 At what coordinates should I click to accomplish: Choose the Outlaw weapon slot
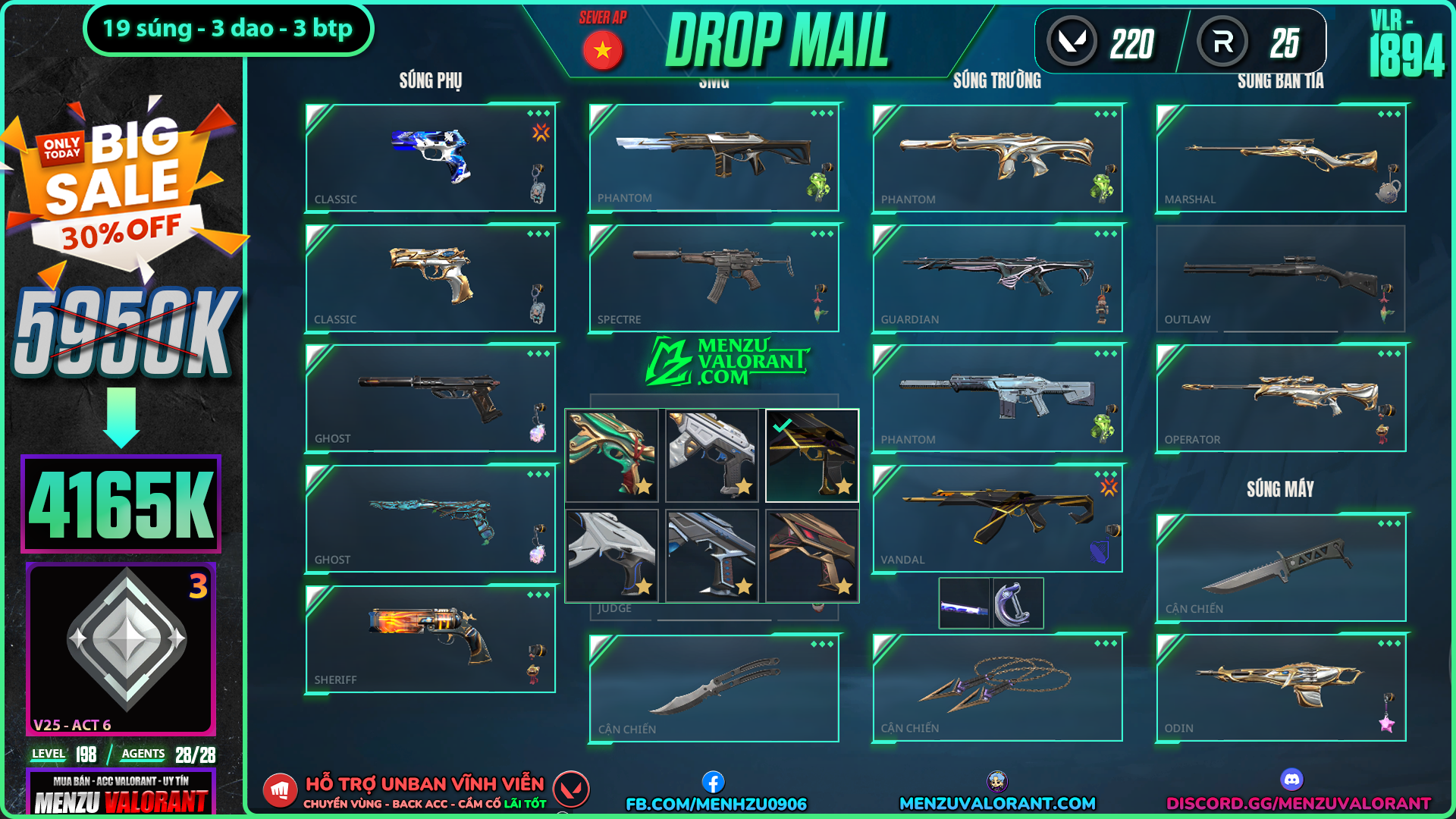(x=1281, y=278)
